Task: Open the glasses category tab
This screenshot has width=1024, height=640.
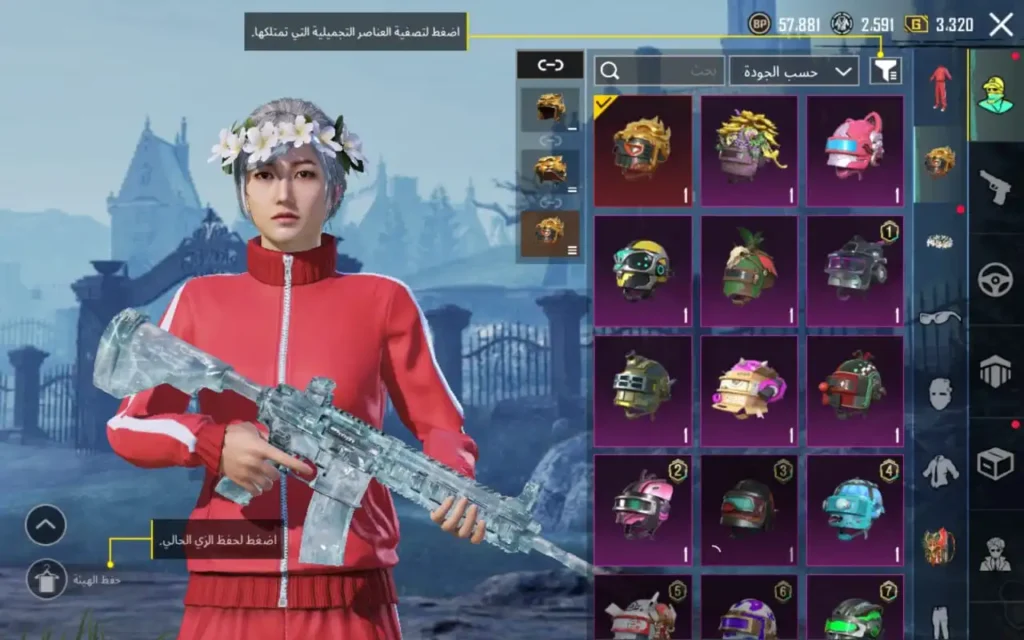Action: pos(939,318)
